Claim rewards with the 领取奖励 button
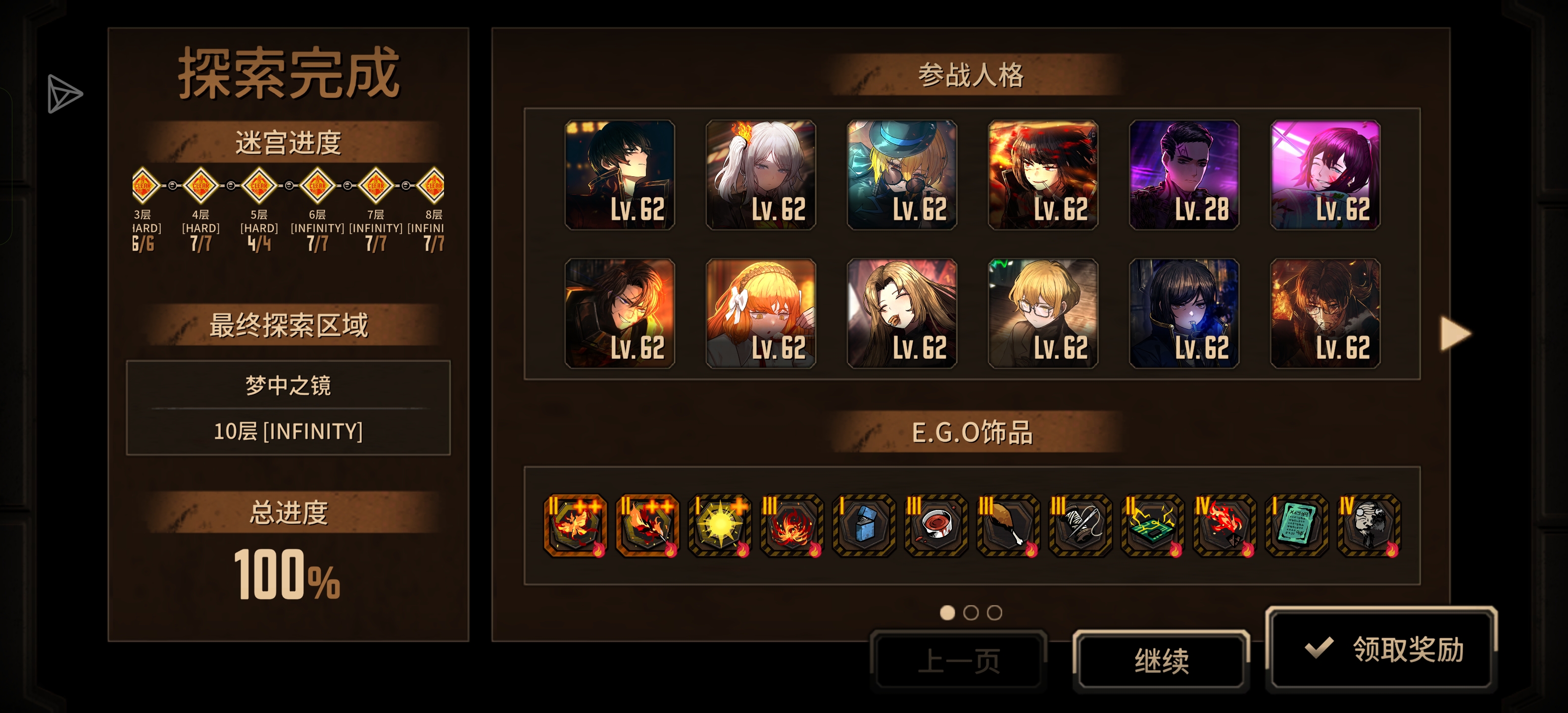This screenshot has height=713, width=1568. click(1381, 649)
